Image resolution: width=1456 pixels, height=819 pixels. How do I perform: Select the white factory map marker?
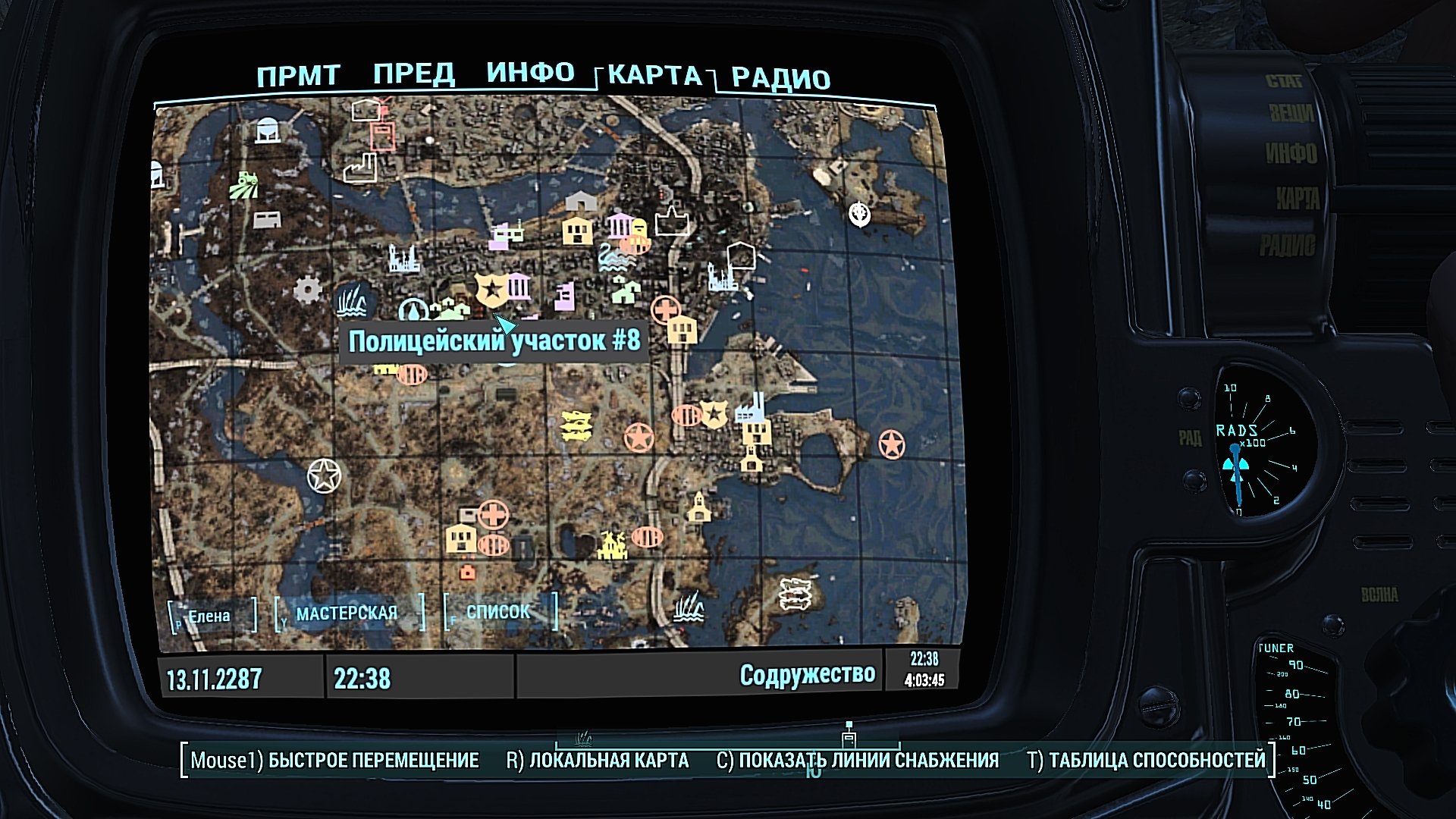[360, 167]
